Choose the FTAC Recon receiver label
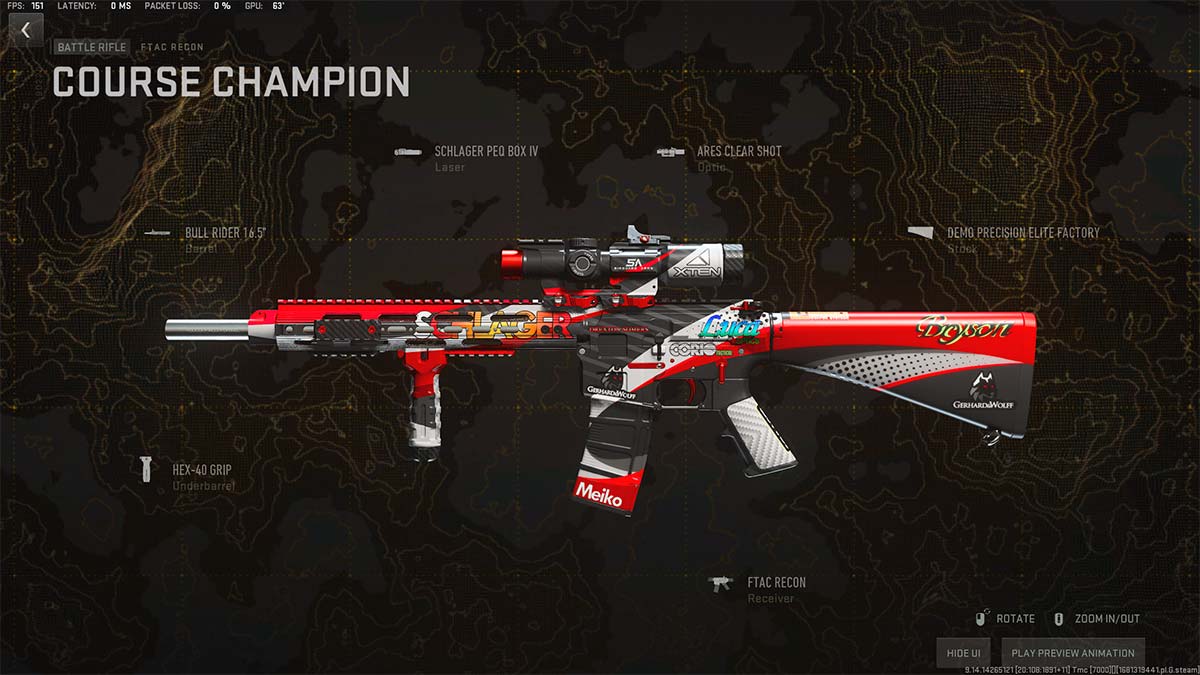This screenshot has height=675, width=1200. click(x=776, y=583)
